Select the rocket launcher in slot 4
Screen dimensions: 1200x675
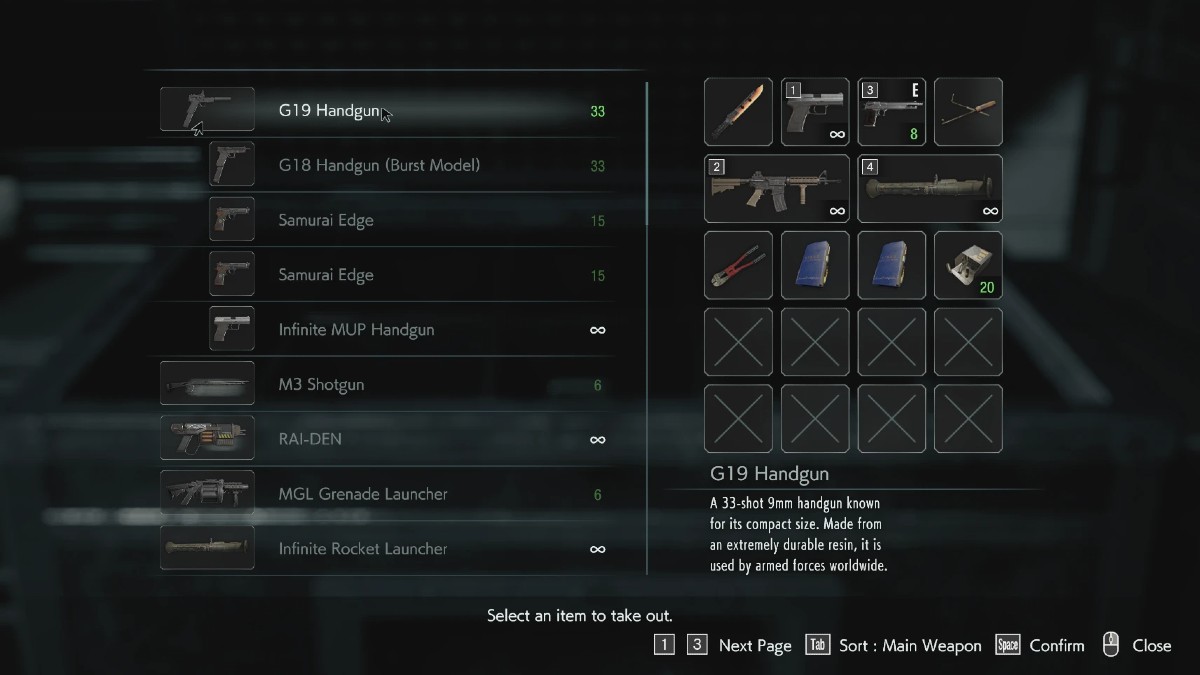coord(930,188)
